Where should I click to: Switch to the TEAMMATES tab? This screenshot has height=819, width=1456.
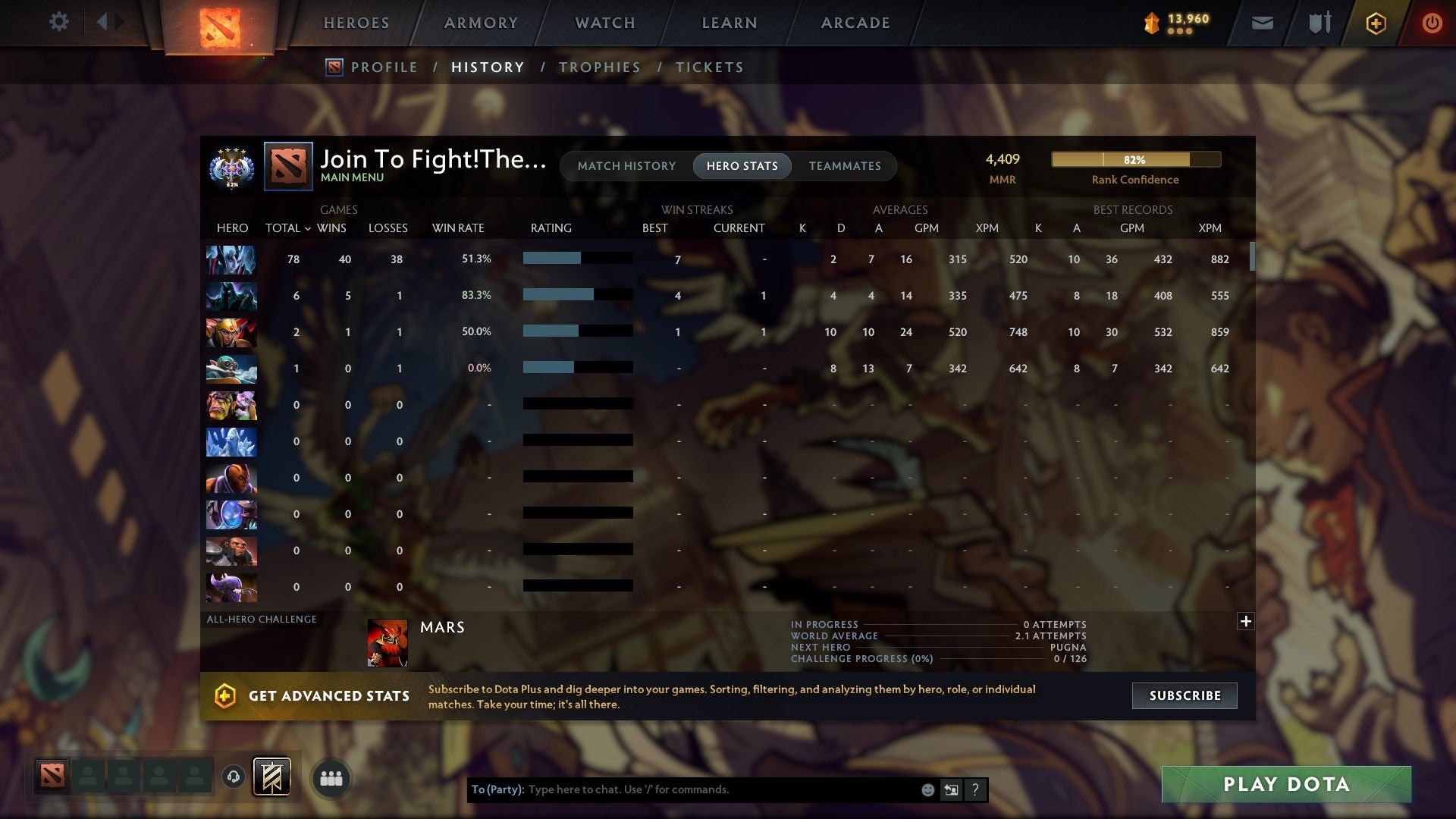click(x=845, y=165)
